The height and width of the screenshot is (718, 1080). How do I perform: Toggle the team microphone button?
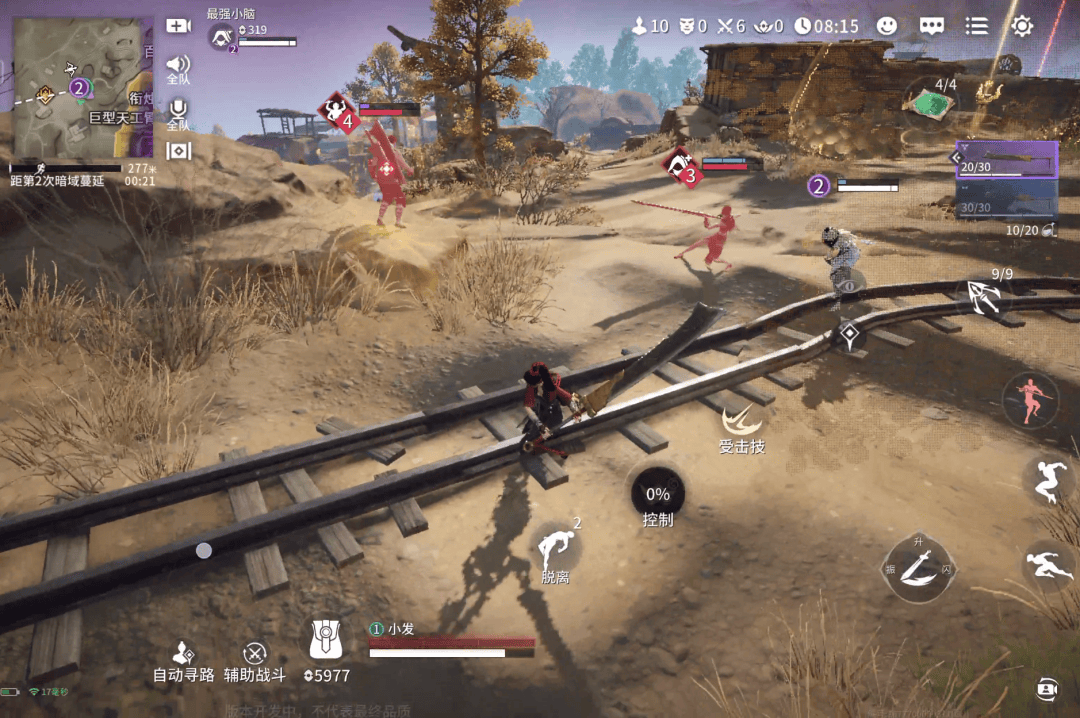pyautogui.click(x=178, y=113)
